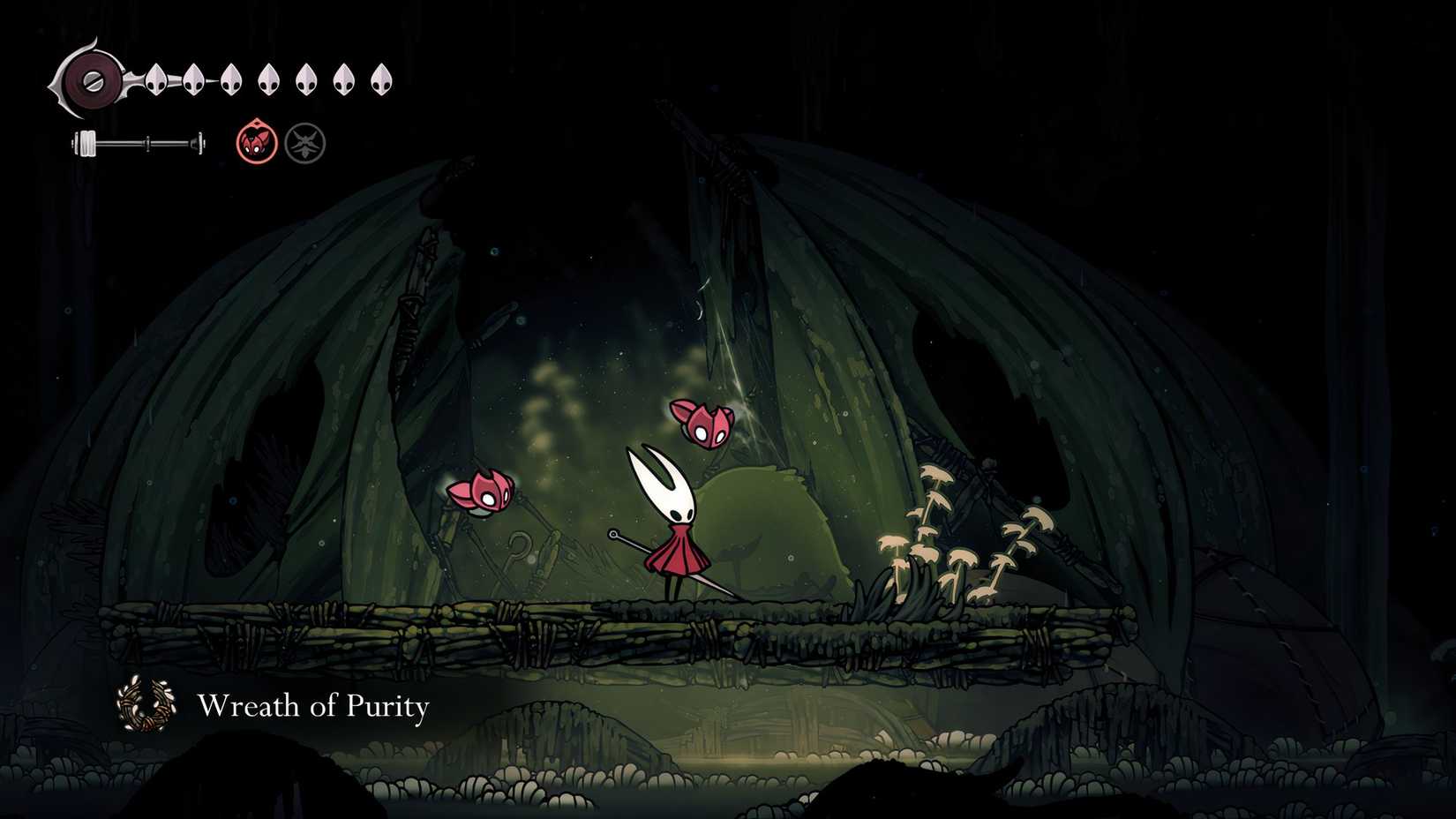Select the equipped red Straight Pin tool icon
1456x819 pixels.
[256, 141]
